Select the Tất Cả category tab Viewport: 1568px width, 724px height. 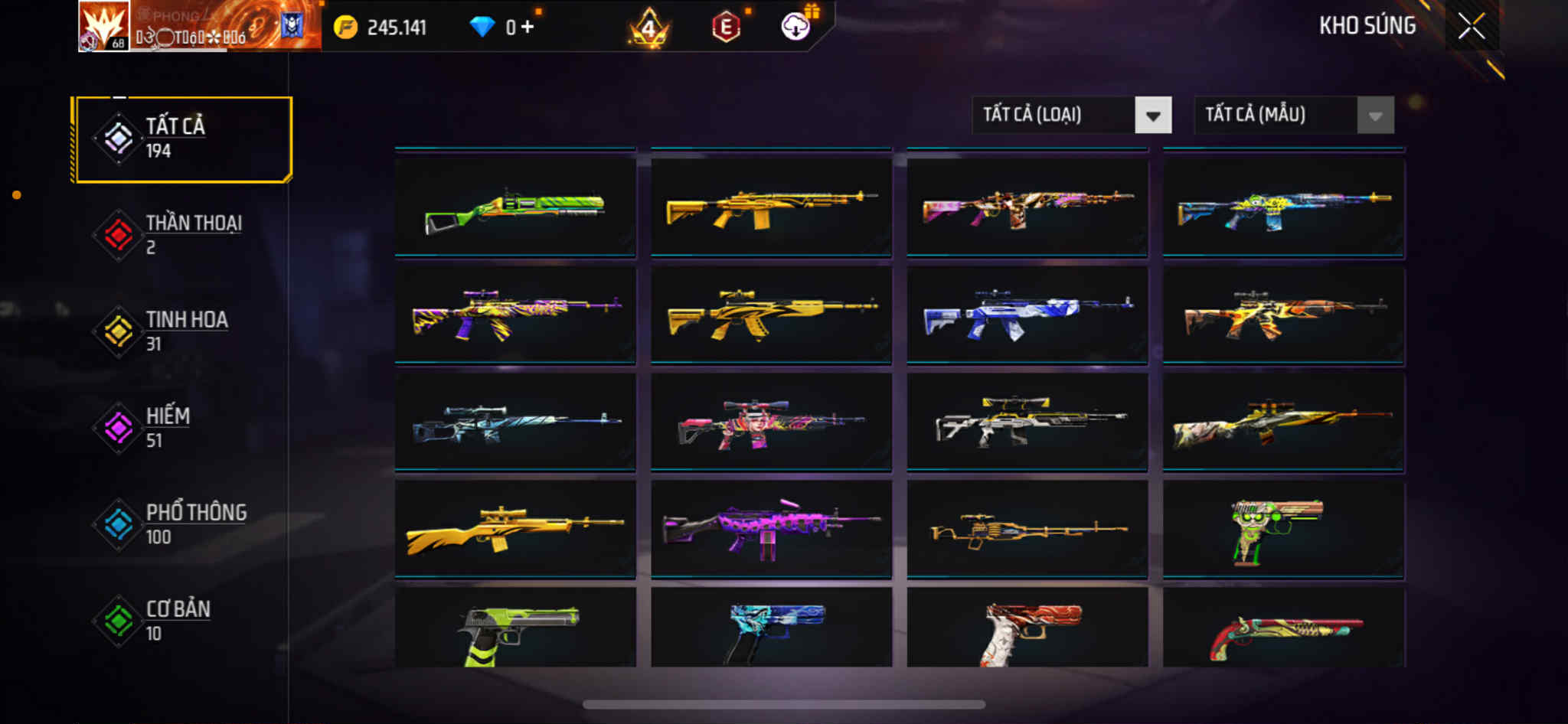[182, 139]
